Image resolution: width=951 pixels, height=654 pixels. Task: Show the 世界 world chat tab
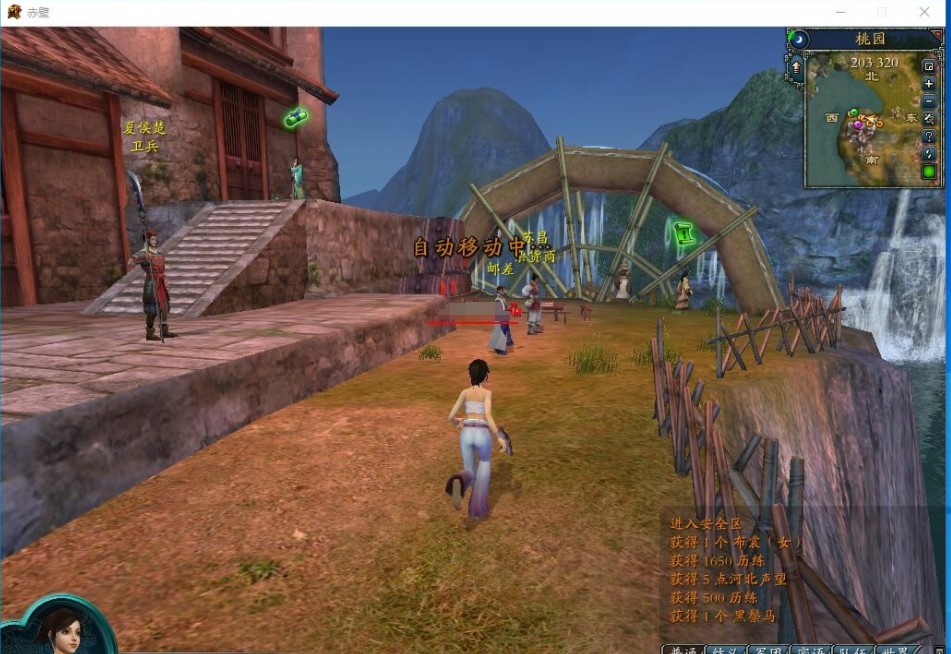tap(896, 650)
